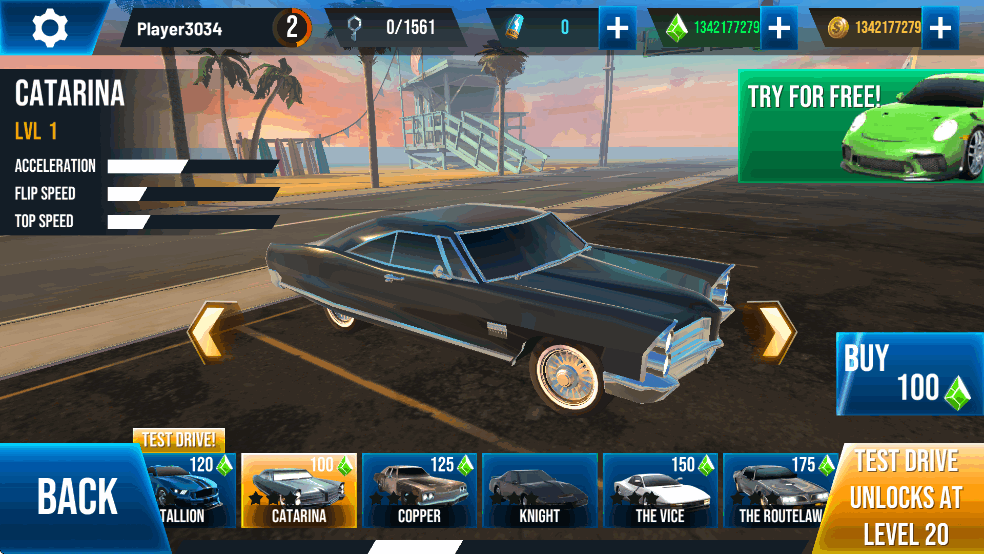Add more nitro canisters with plus button
Viewport: 984px width, 554px height.
point(618,28)
